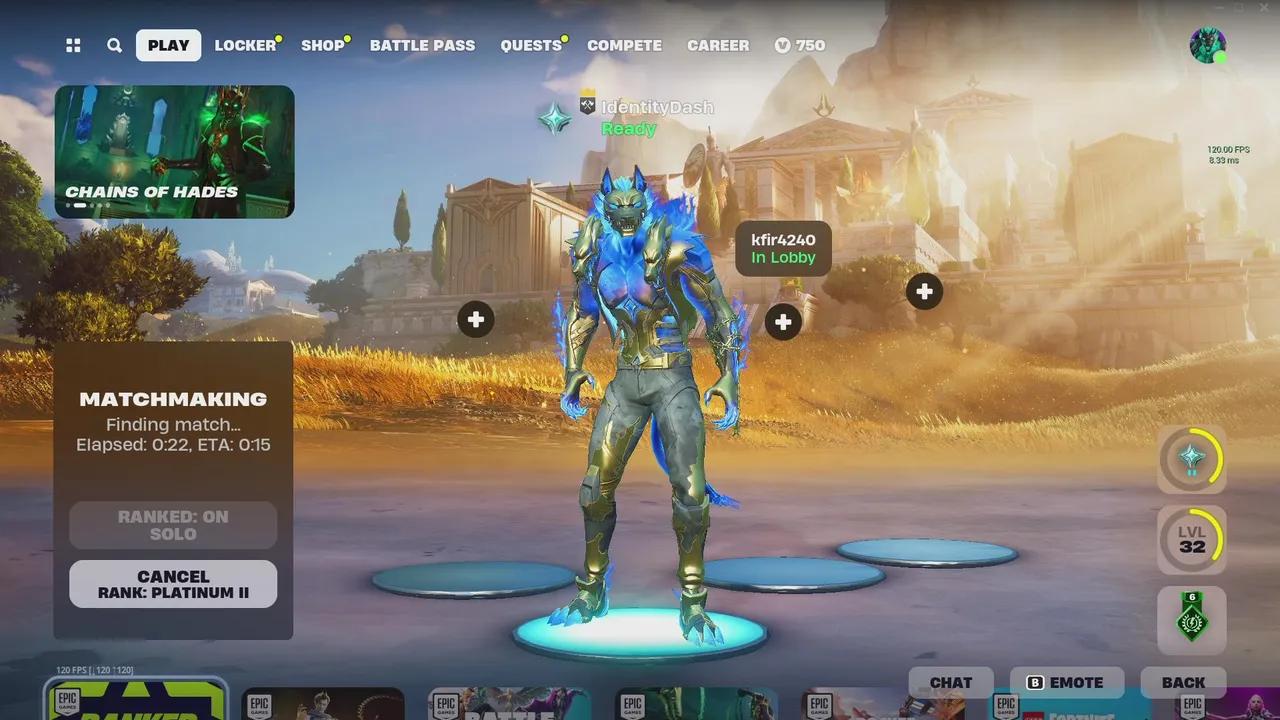Open the search magnifier icon

tap(114, 45)
